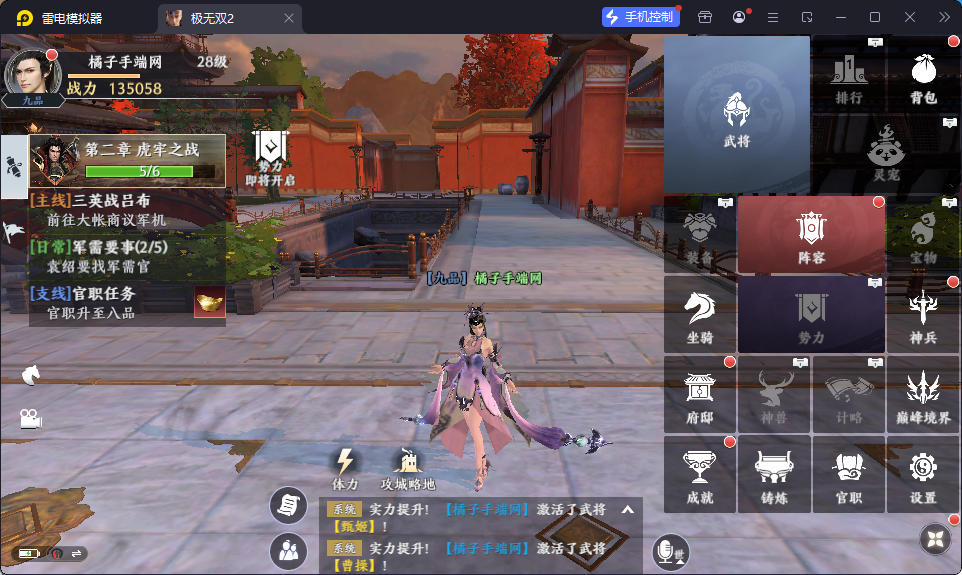Open the 府邸 mansion menu
Screen dimensions: 962x575
pyautogui.click(x=700, y=394)
